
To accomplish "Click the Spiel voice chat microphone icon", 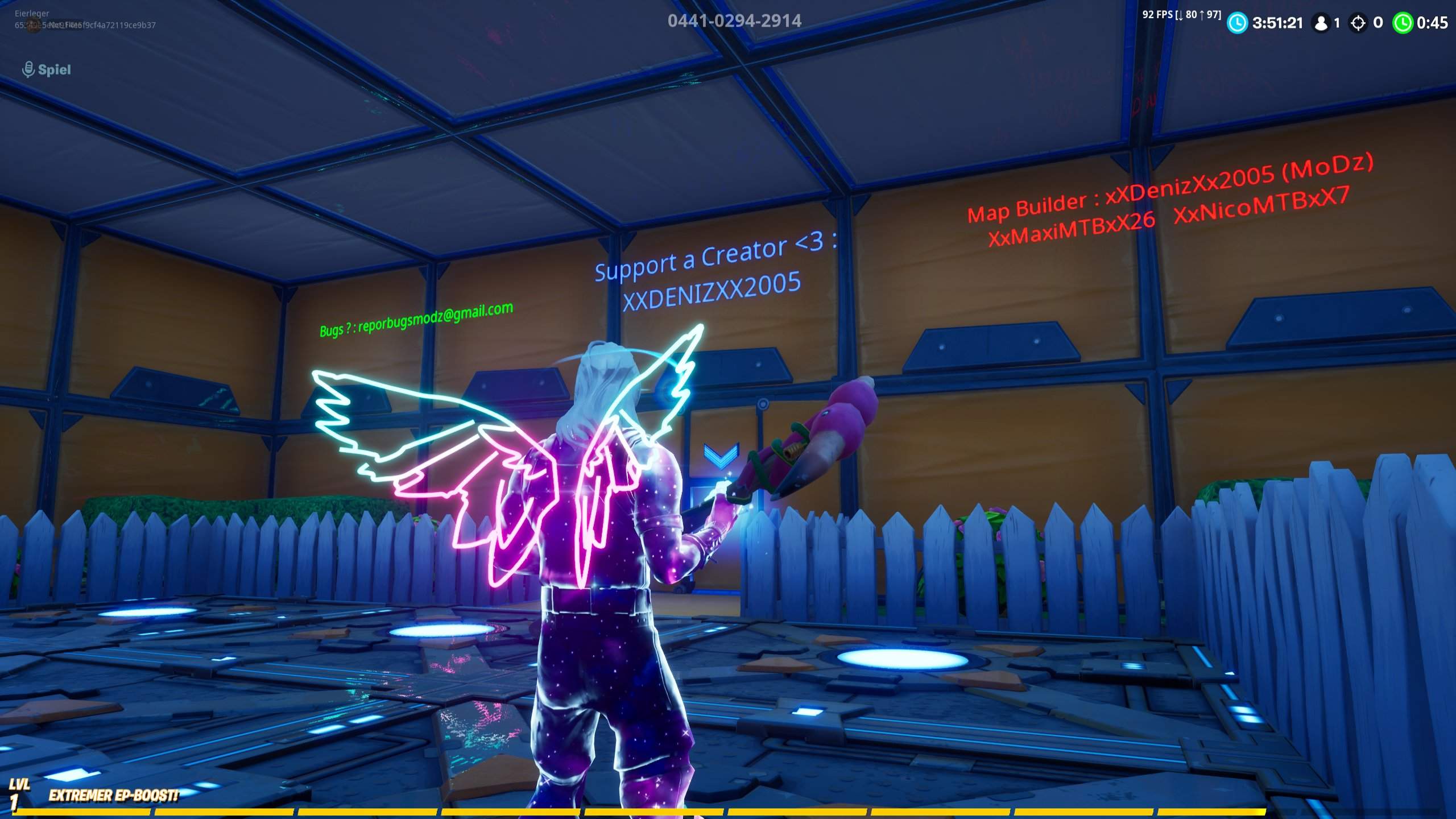I will 27,68.
